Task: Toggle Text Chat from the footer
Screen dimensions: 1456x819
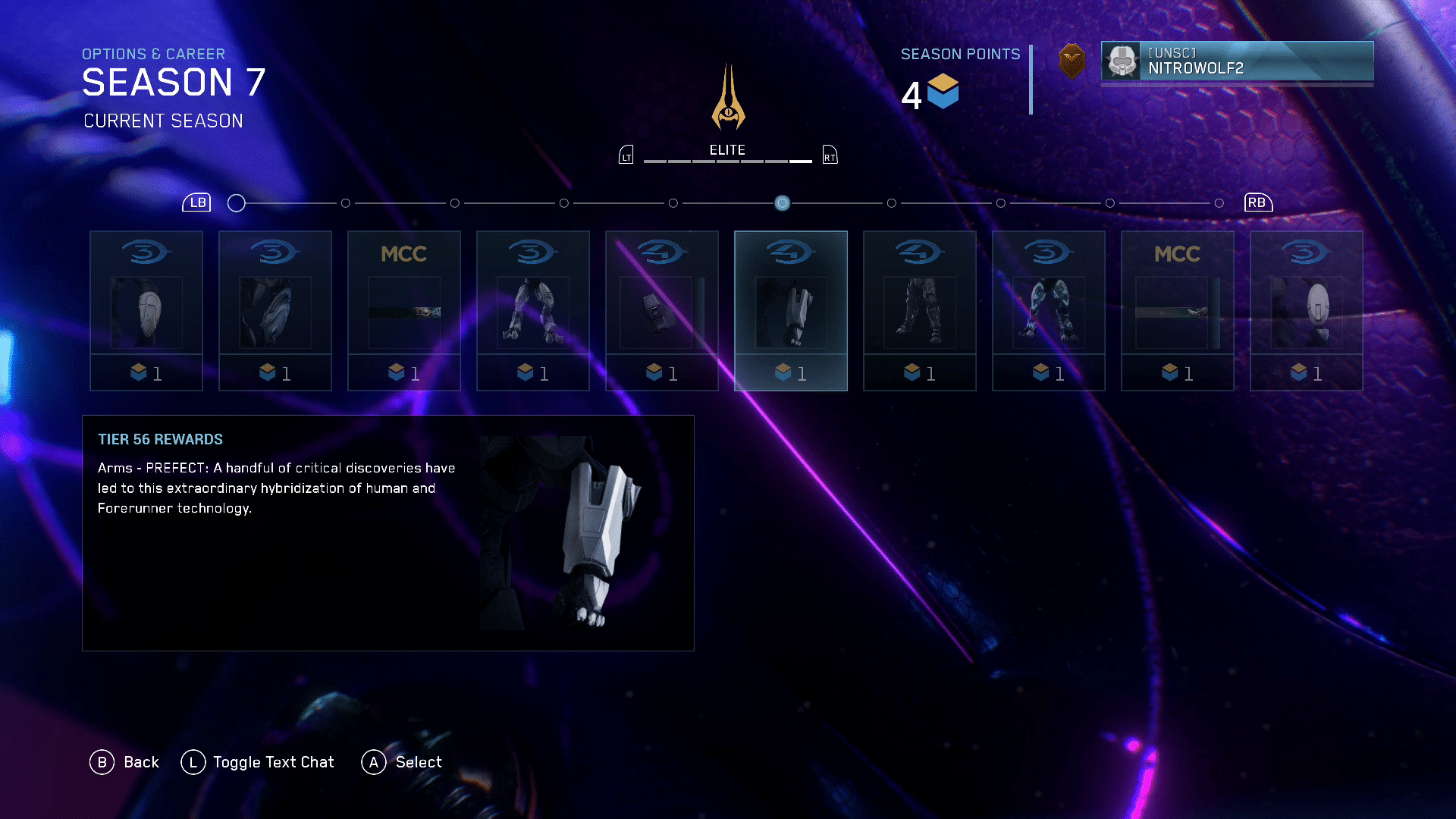Action: (258, 762)
